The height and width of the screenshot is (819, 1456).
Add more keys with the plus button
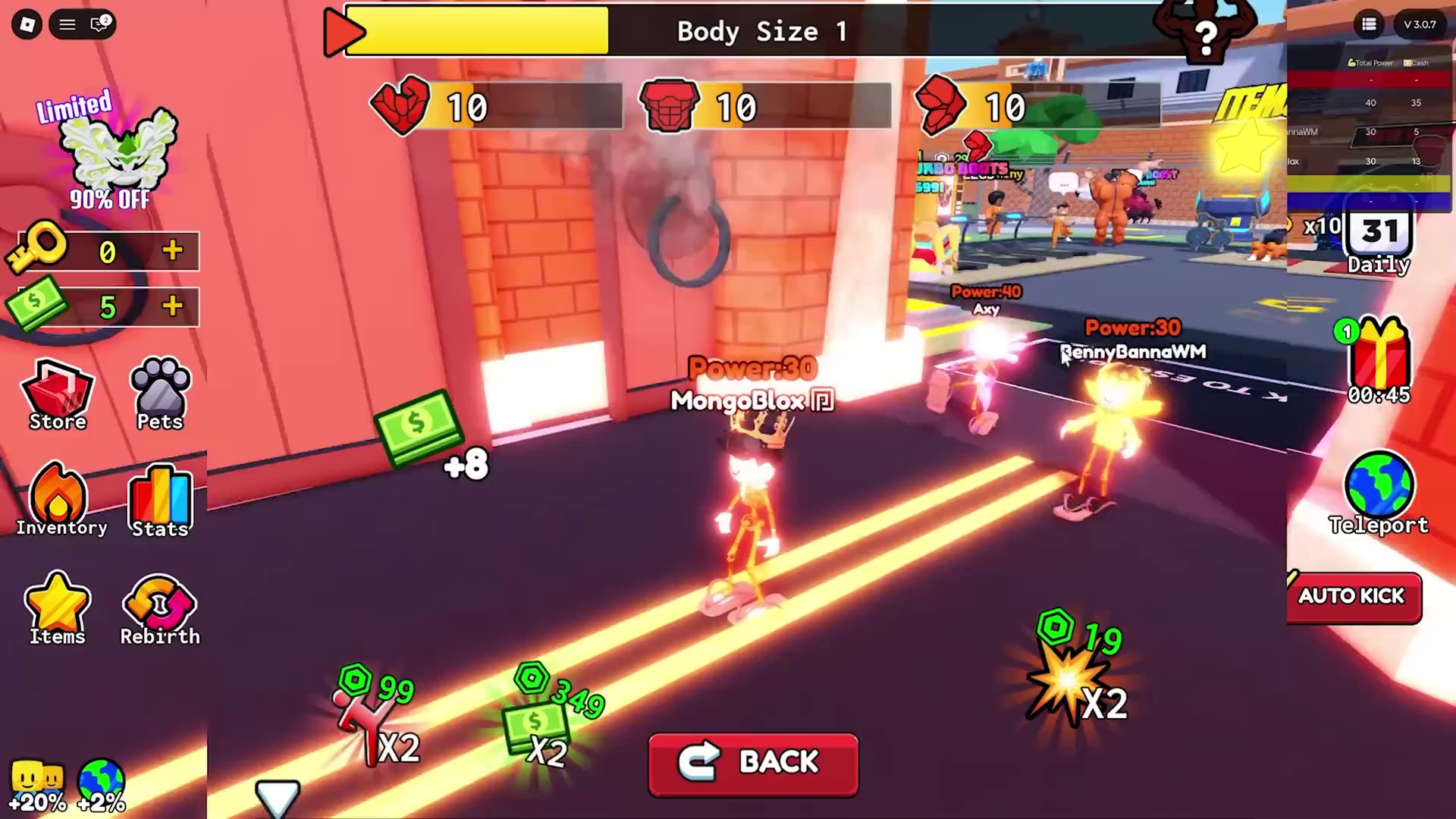coord(173,250)
